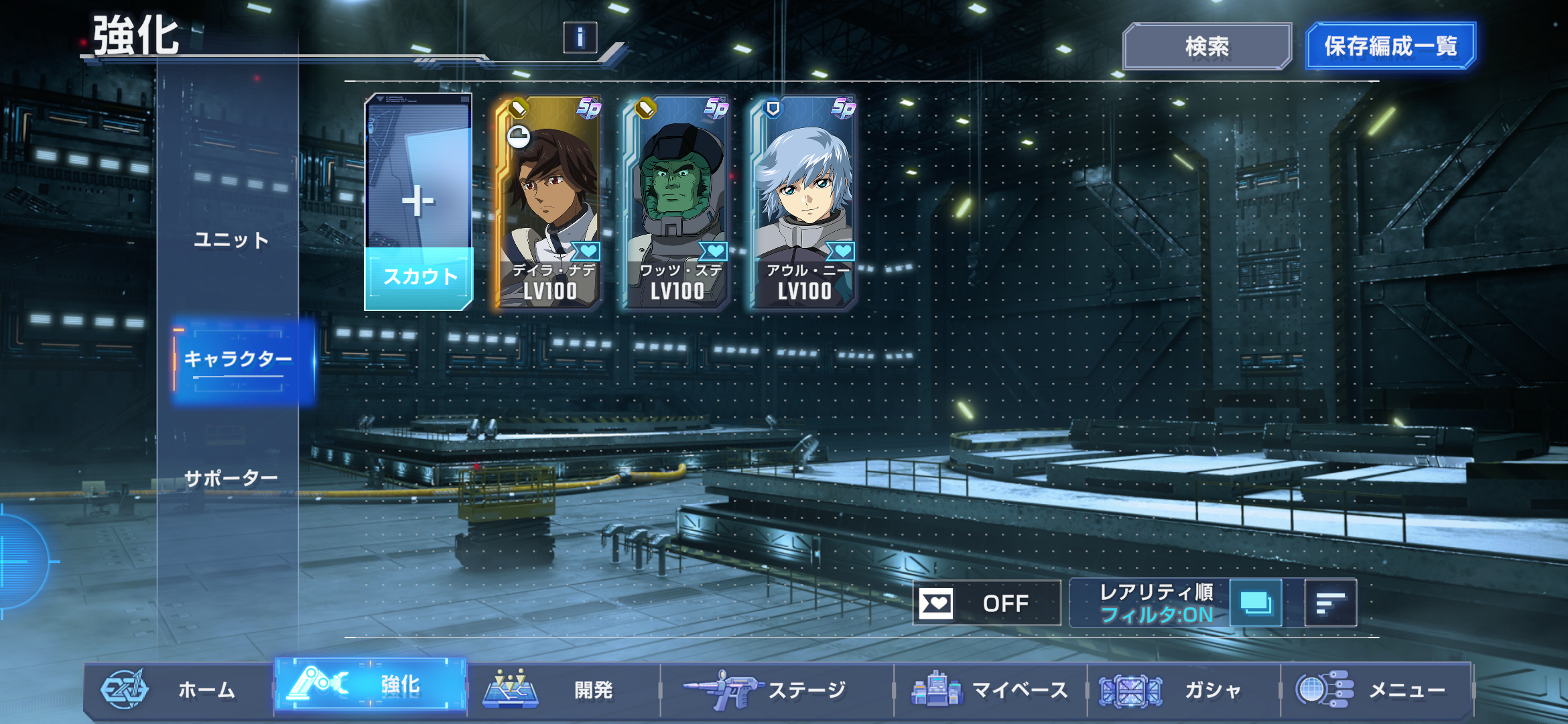Screen dimensions: 1568x724
Task: Open the 開発 development menu
Action: click(x=563, y=690)
